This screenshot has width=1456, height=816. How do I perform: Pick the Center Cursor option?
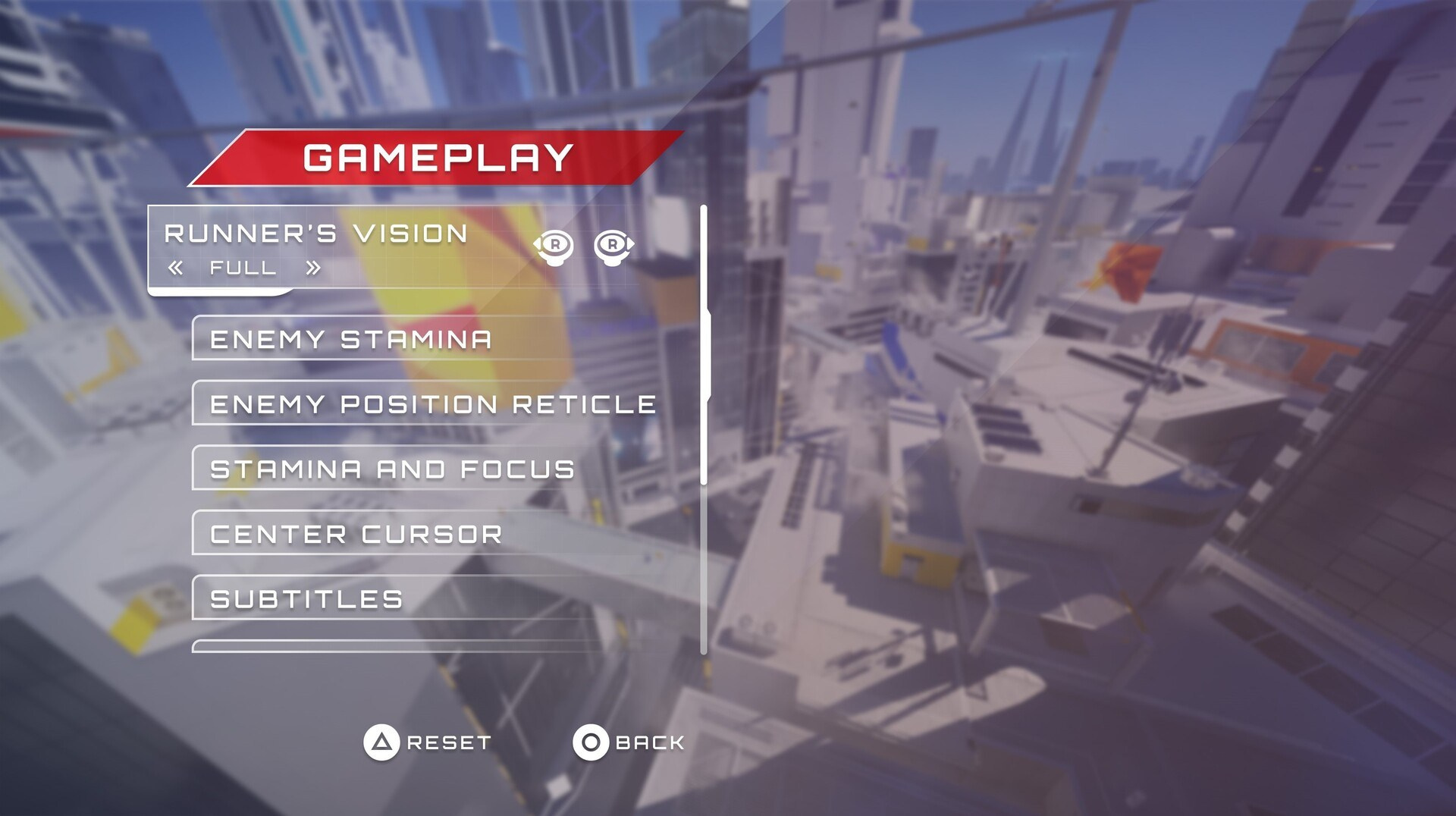356,534
